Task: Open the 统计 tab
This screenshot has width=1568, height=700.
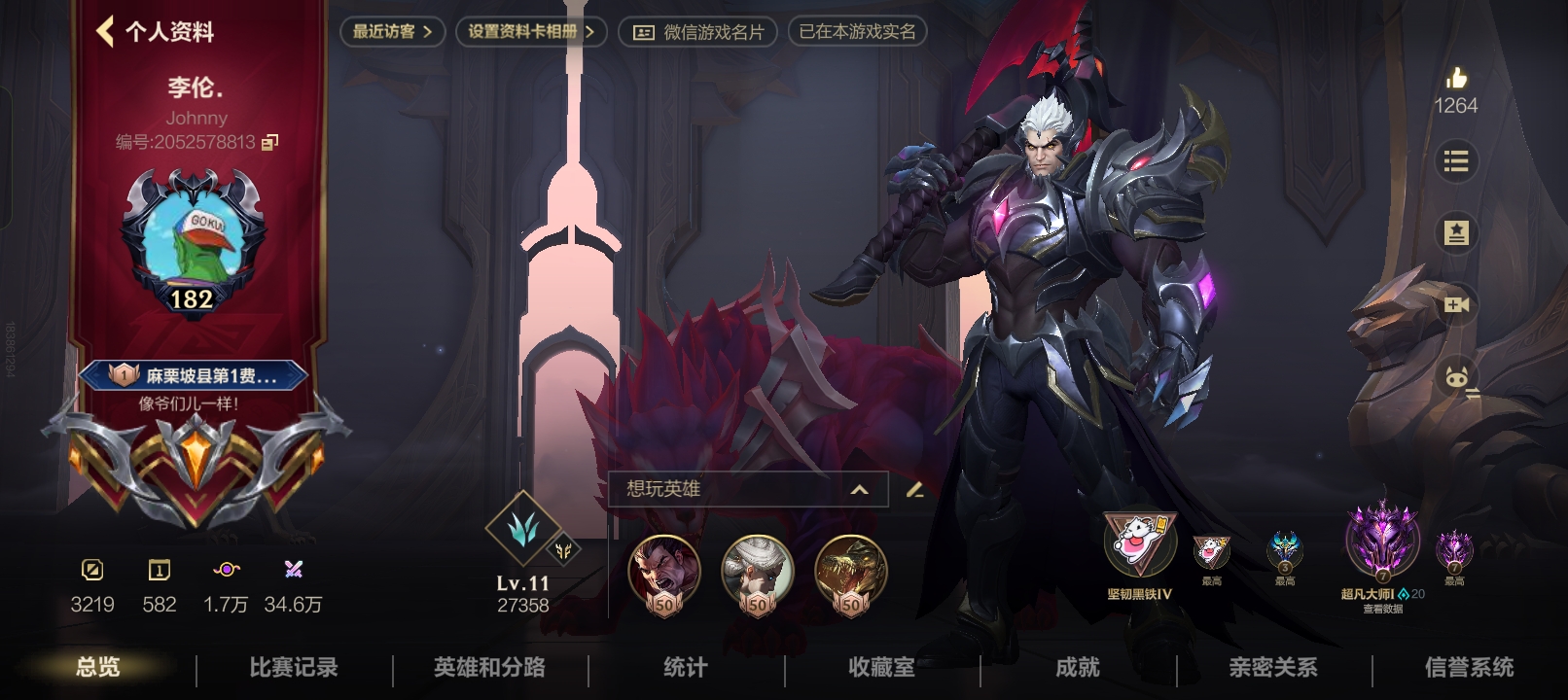Action: coord(686,668)
